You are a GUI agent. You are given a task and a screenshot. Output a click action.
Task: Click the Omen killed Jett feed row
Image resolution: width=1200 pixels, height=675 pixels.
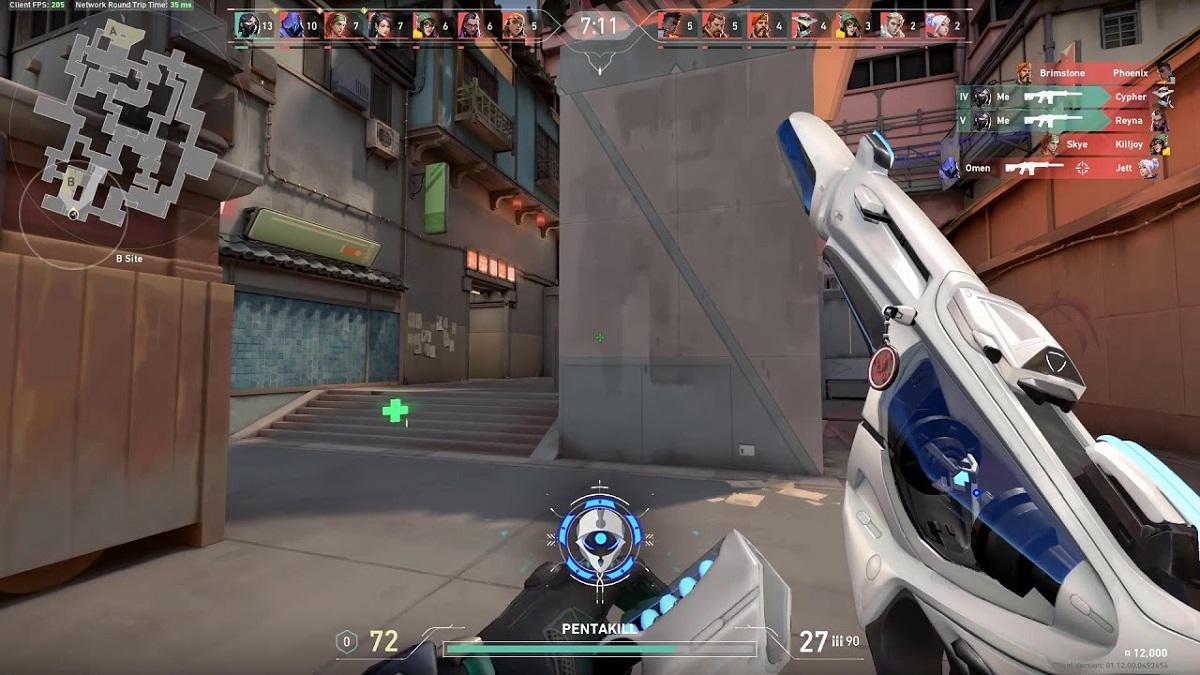pyautogui.click(x=1050, y=169)
